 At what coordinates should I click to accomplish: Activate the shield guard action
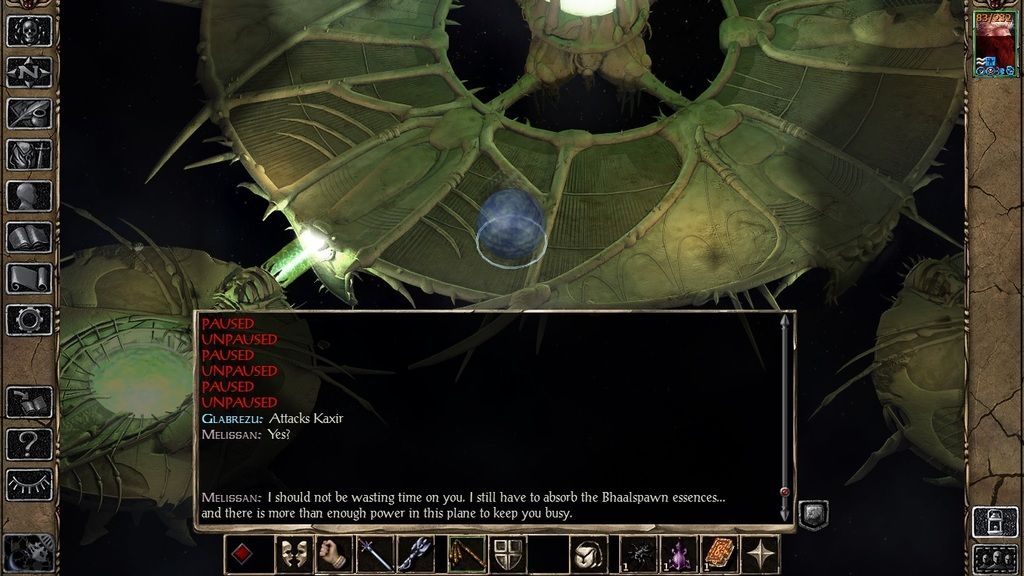pyautogui.click(x=507, y=554)
